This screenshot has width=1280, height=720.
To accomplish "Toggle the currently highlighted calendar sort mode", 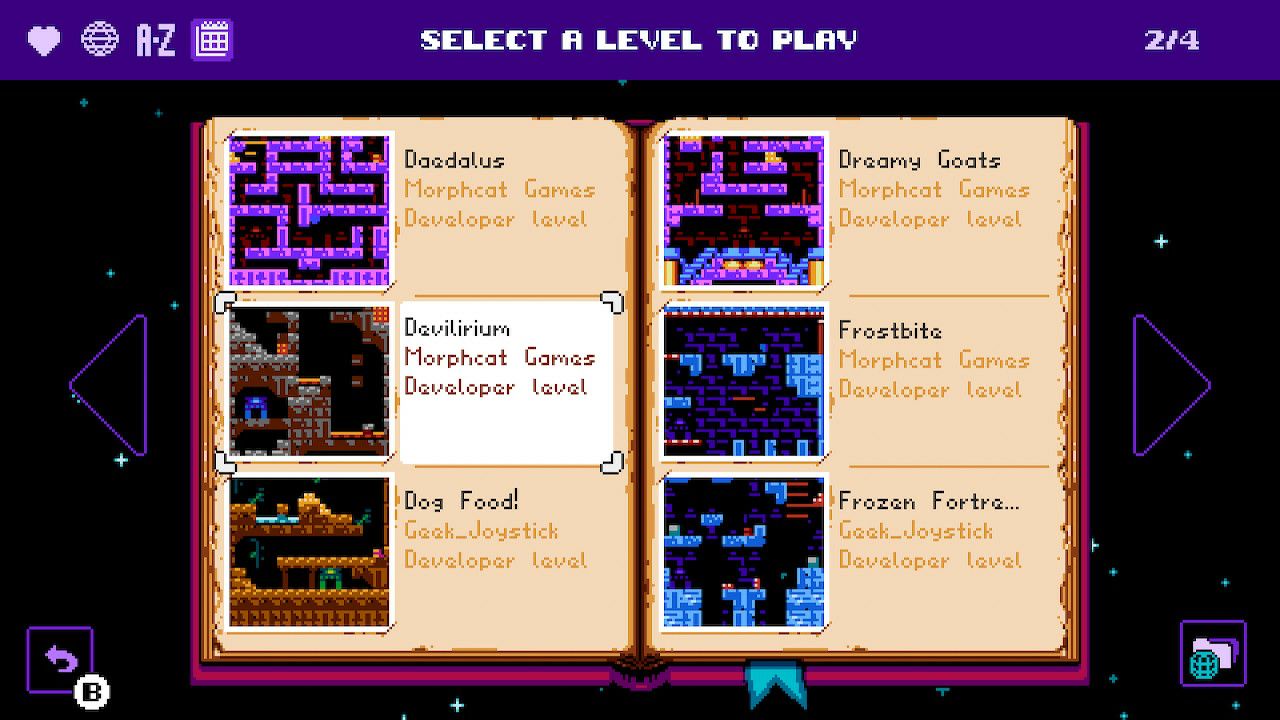I will 211,40.
